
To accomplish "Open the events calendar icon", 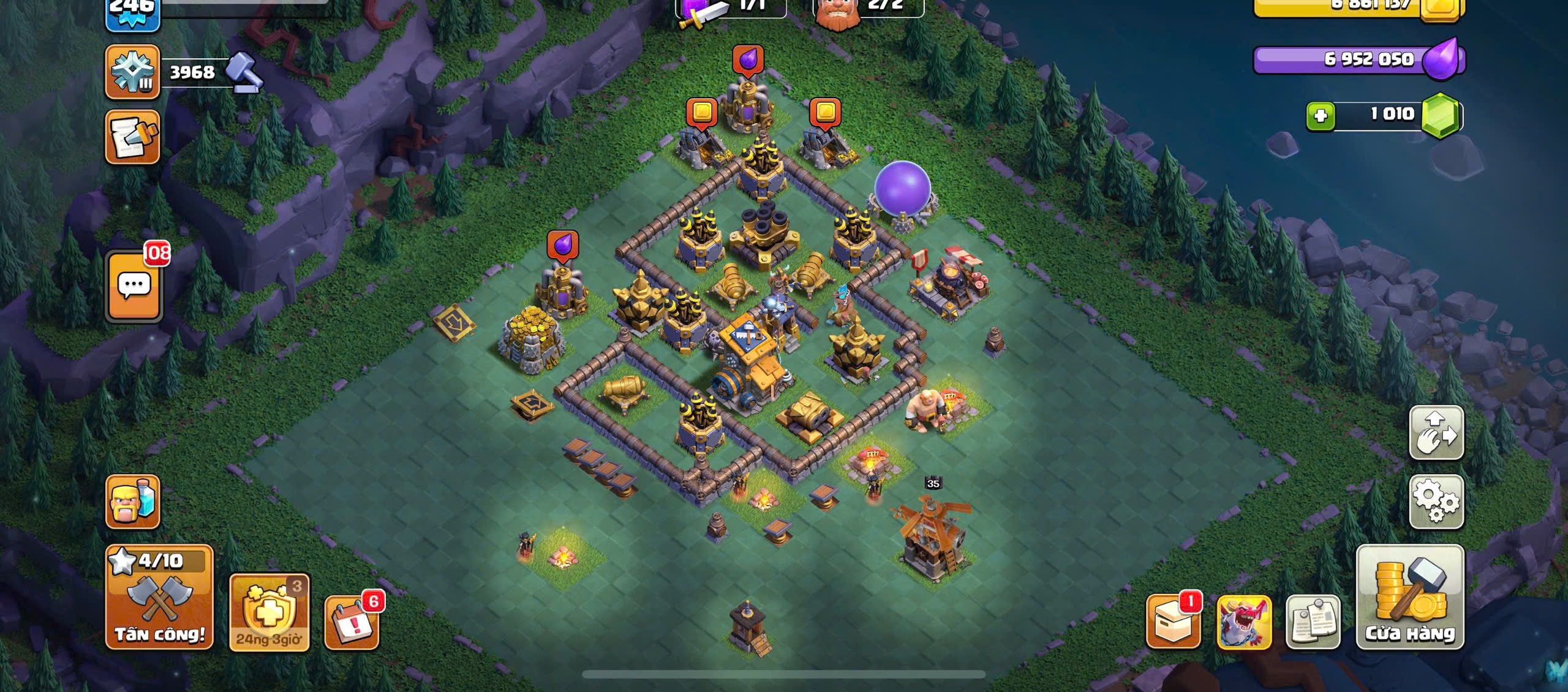I will [x=351, y=621].
